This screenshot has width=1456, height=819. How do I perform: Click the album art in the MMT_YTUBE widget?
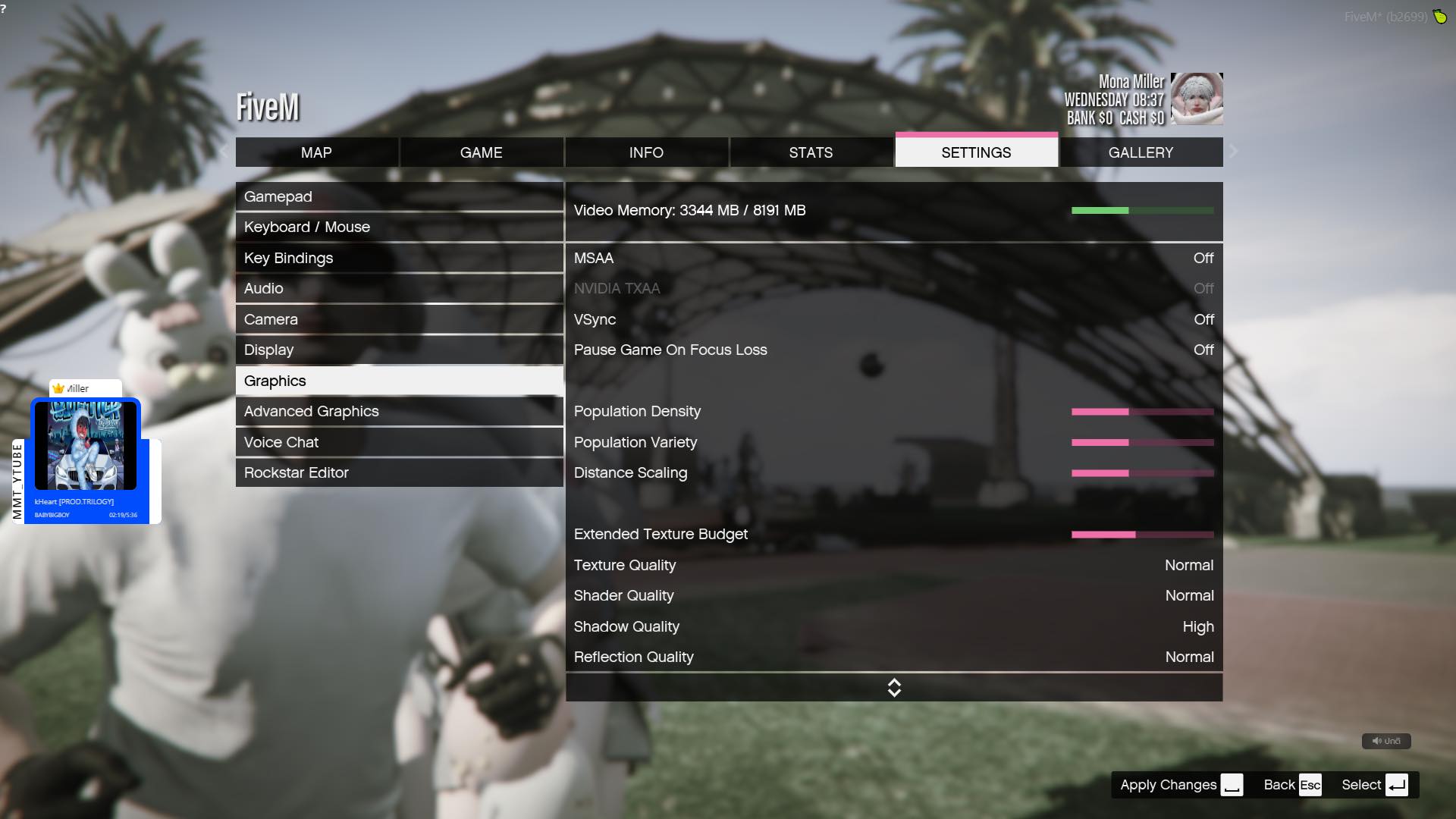86,446
